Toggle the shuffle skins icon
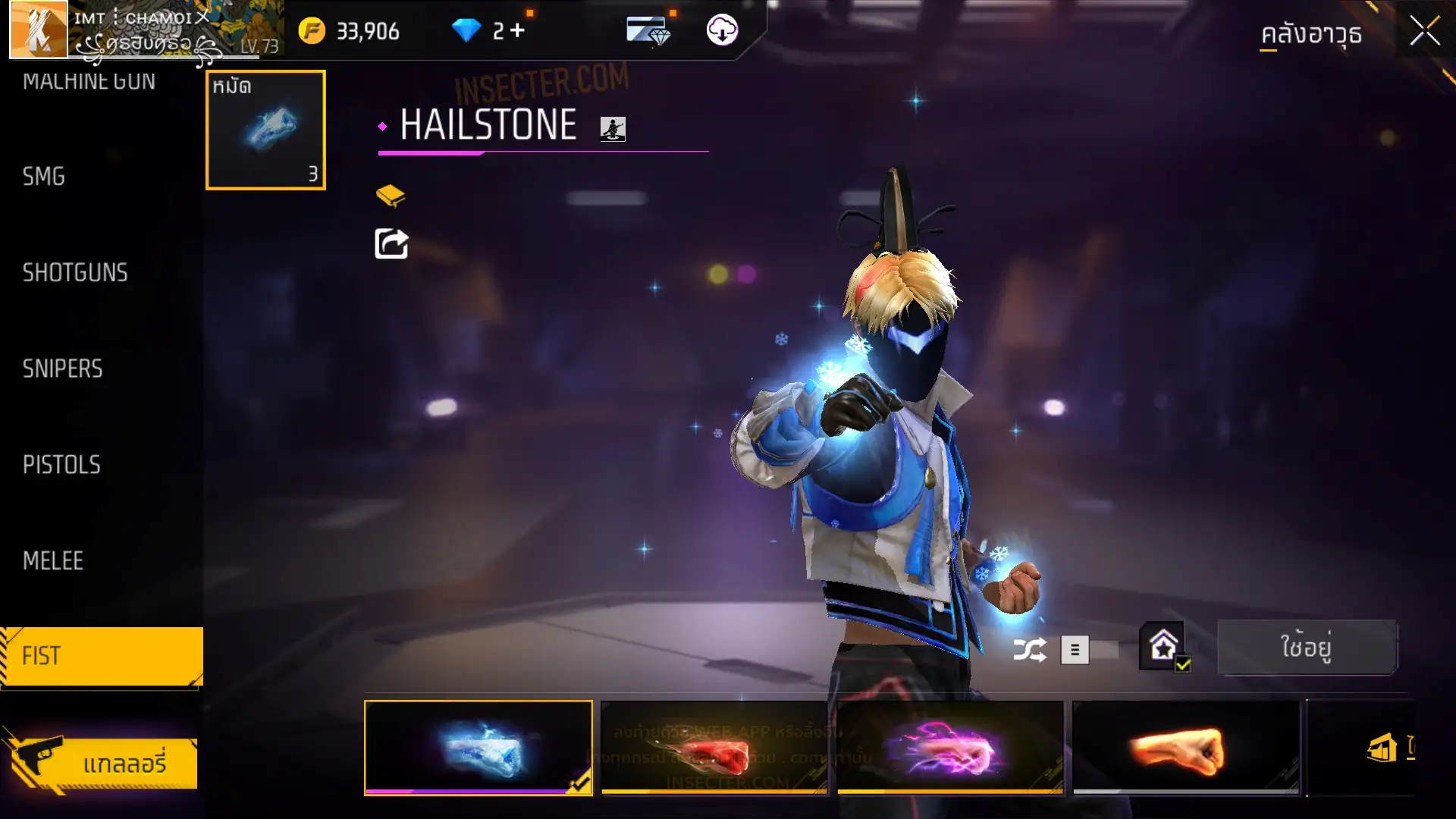The image size is (1456, 819). click(1029, 650)
